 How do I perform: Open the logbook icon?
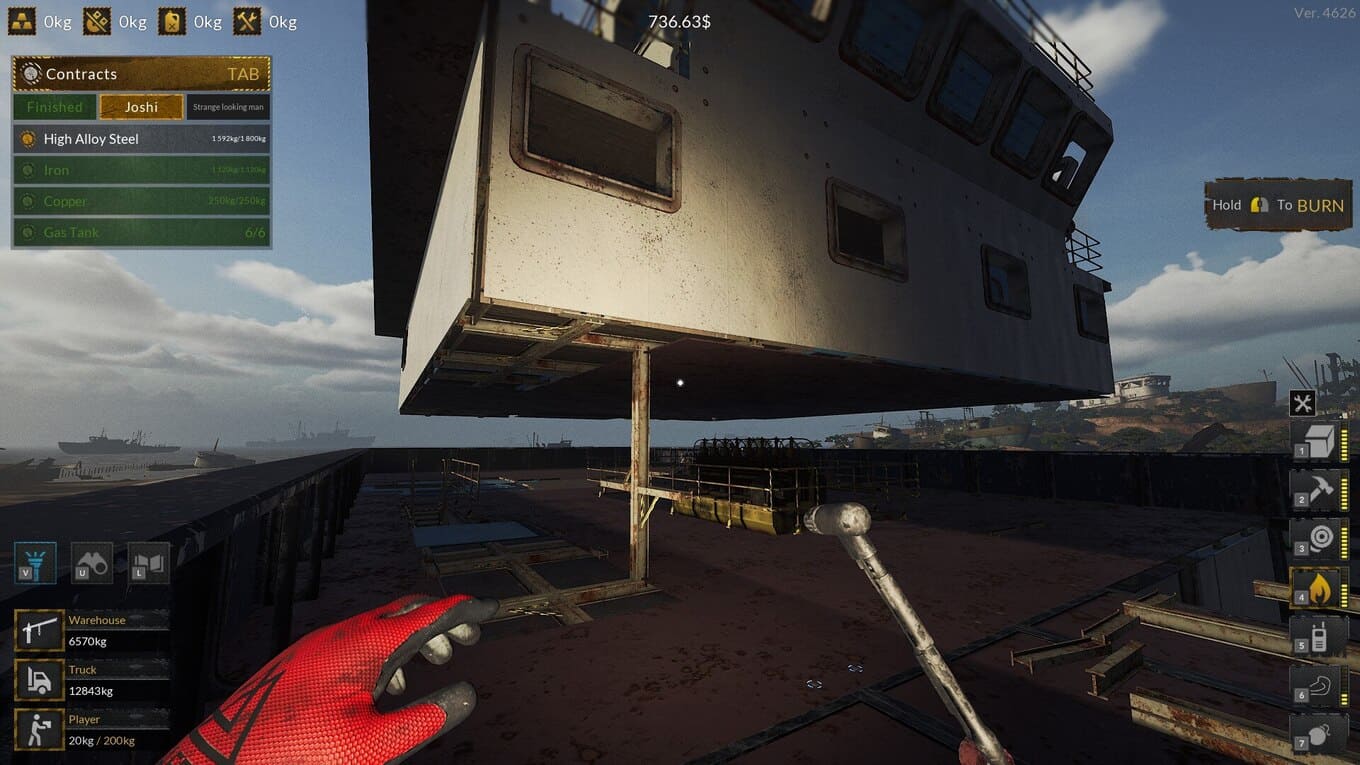148,563
